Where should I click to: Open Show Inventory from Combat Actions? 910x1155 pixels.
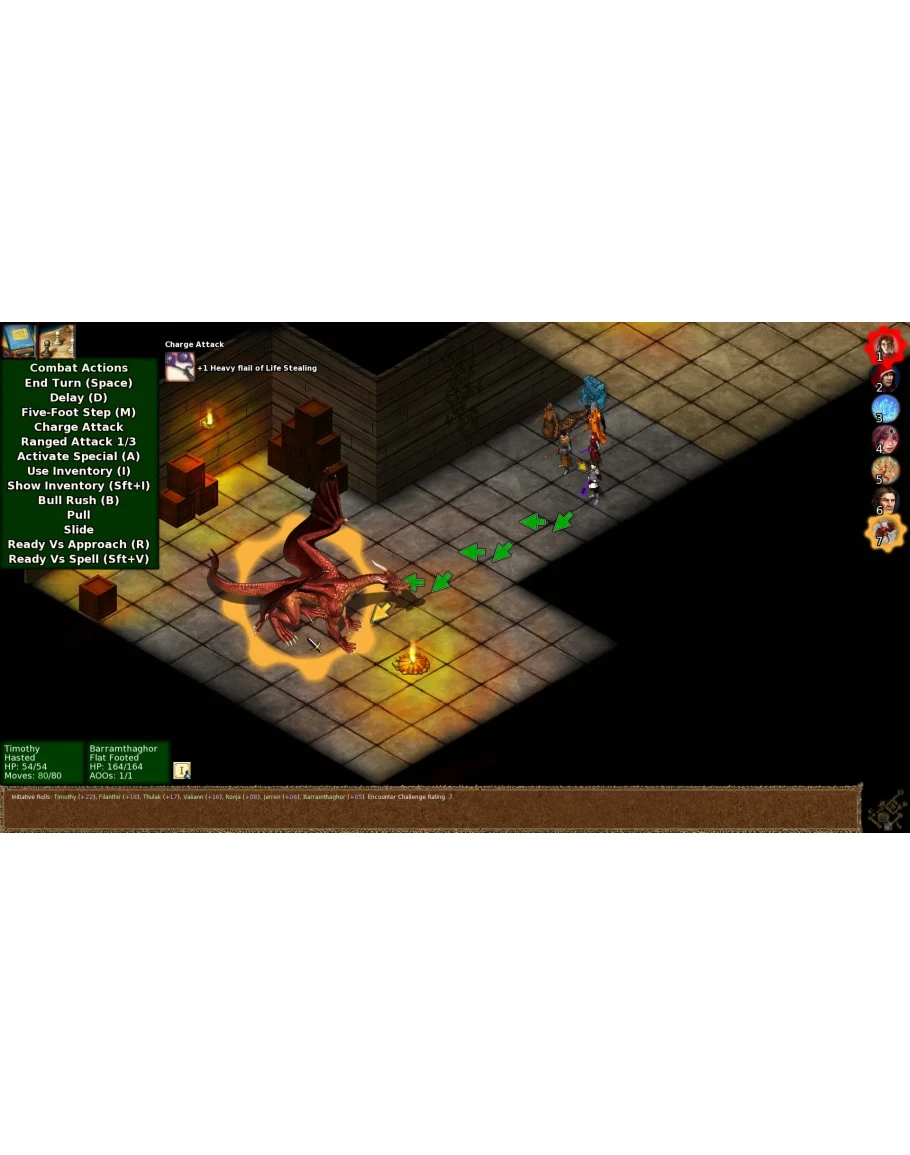pos(79,486)
